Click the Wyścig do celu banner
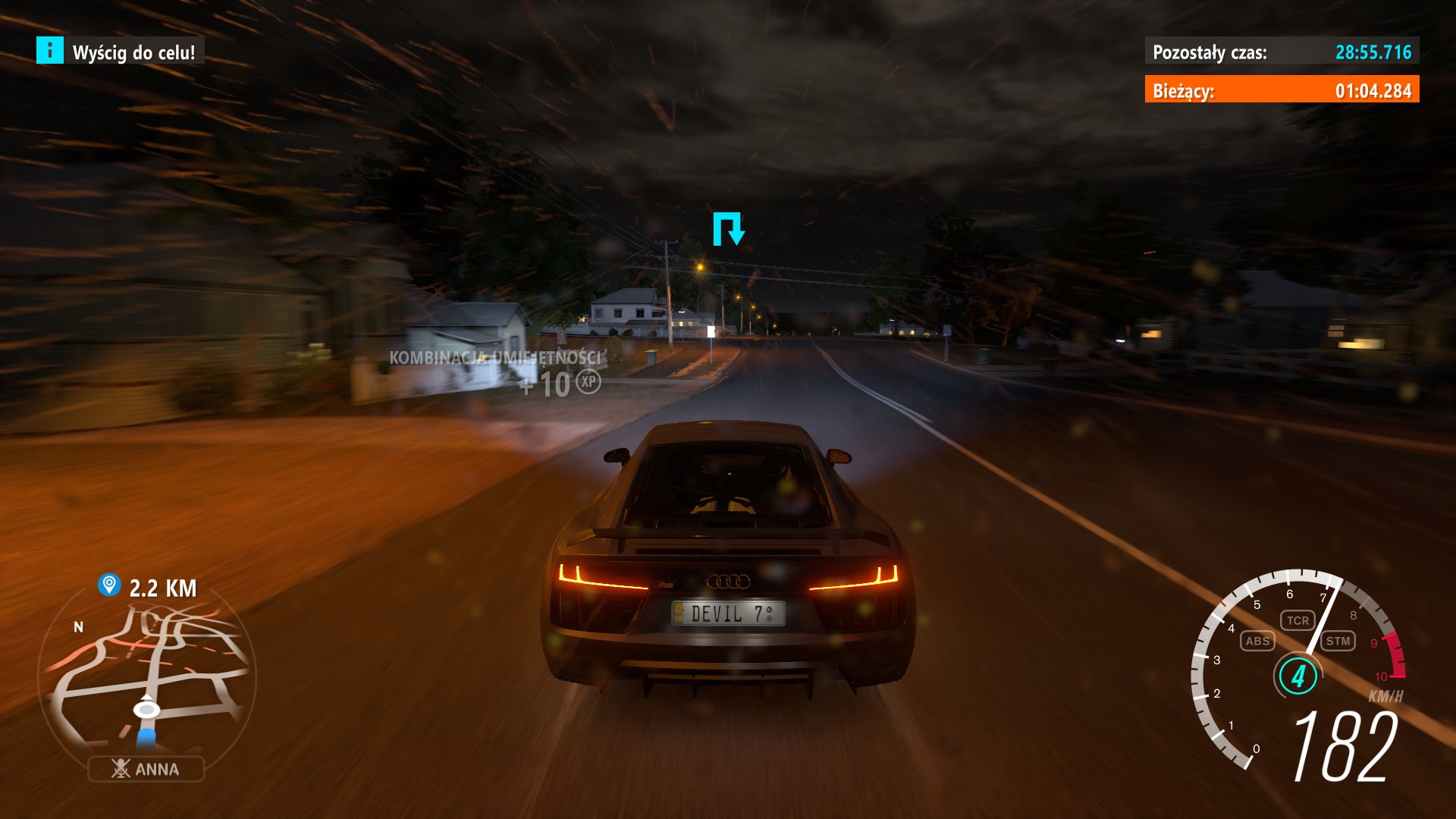Image resolution: width=1456 pixels, height=819 pixels. coord(133,53)
